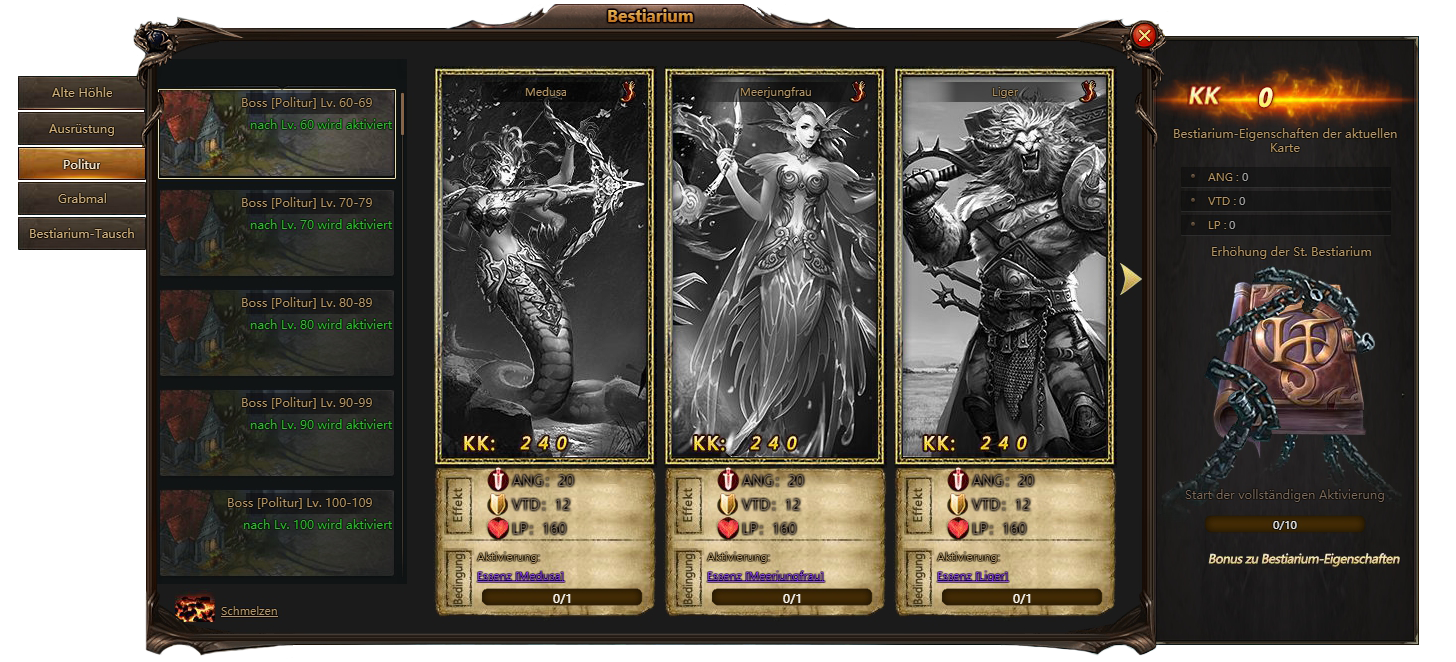The image size is (1456, 662).
Task: Go to the Bestiarium-Tausch tab
Action: (82, 234)
